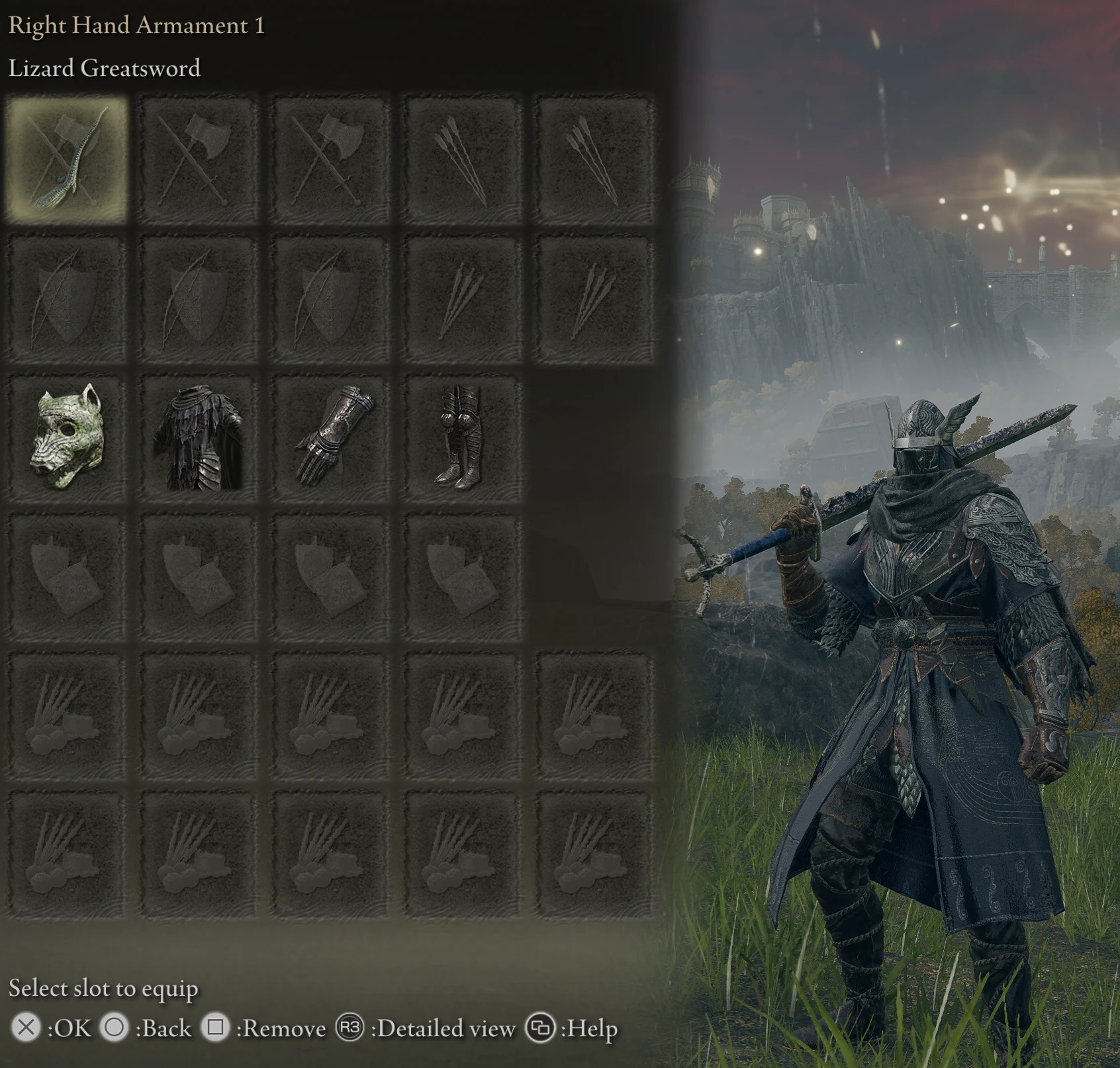Choose the wolf head helmet slot
This screenshot has width=1120, height=1068.
(x=66, y=437)
